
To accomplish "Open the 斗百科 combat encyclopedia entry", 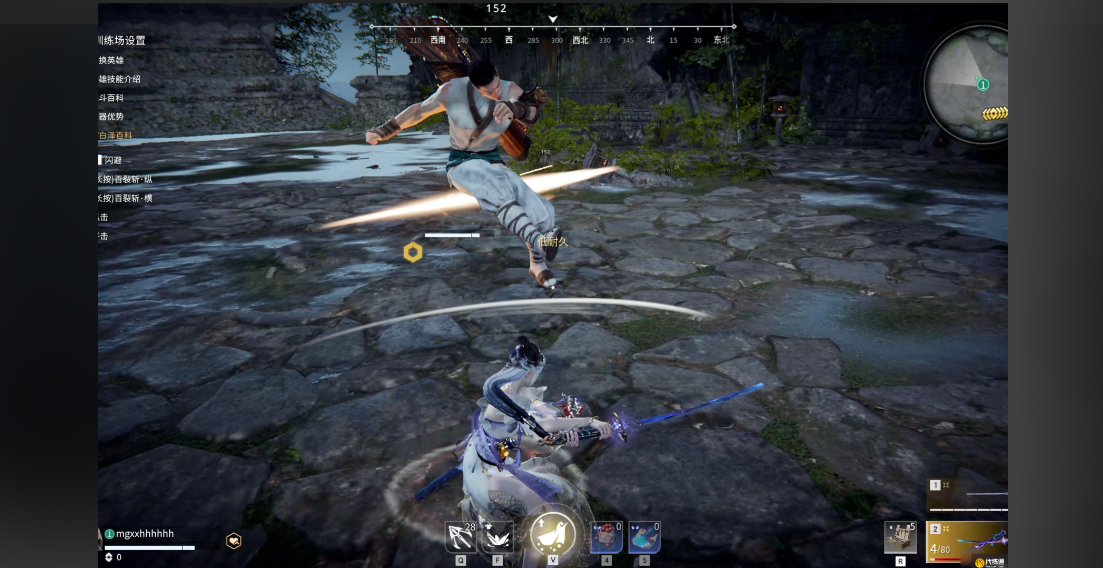I will click(112, 98).
